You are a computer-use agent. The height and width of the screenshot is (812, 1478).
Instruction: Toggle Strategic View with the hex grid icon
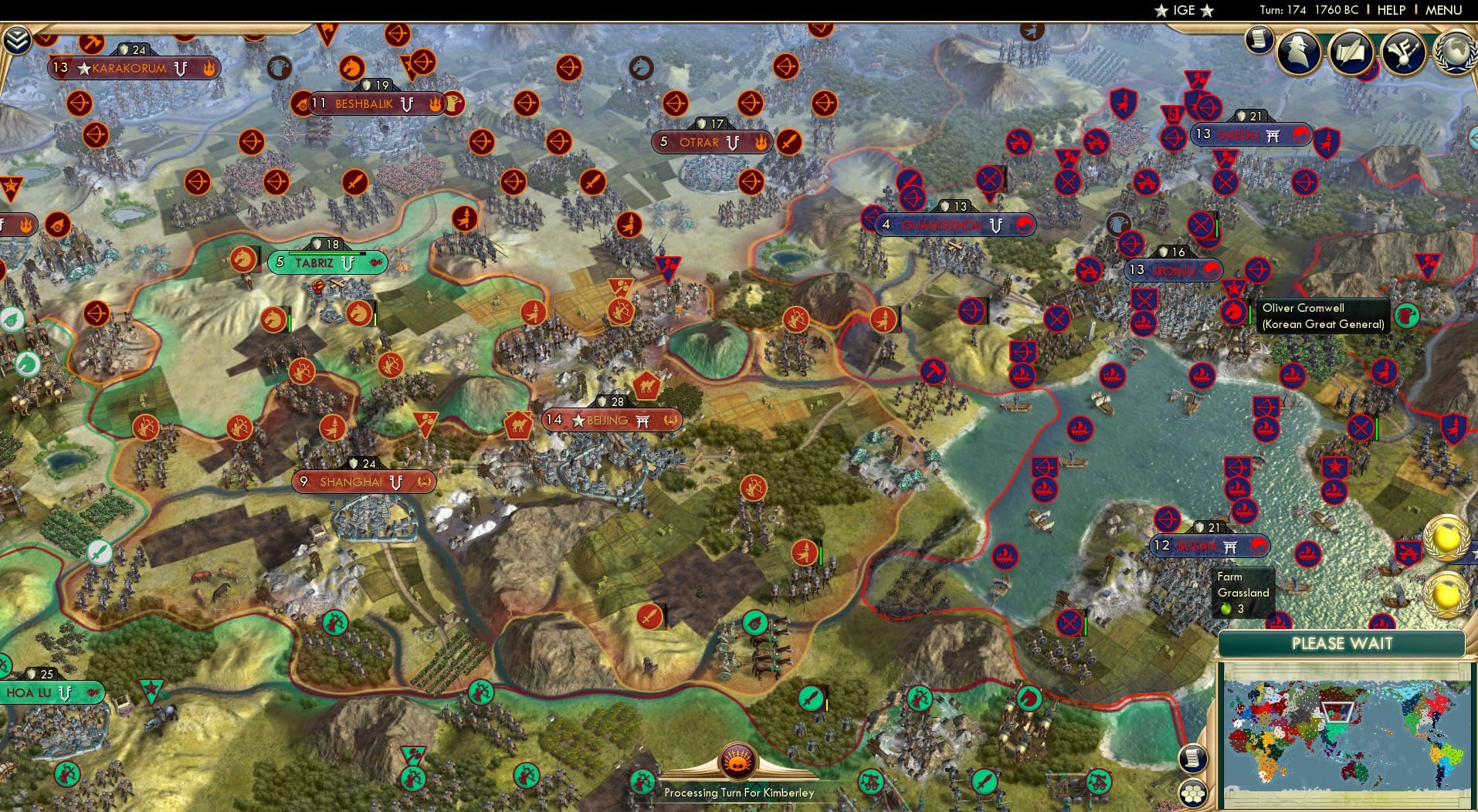tap(1194, 792)
